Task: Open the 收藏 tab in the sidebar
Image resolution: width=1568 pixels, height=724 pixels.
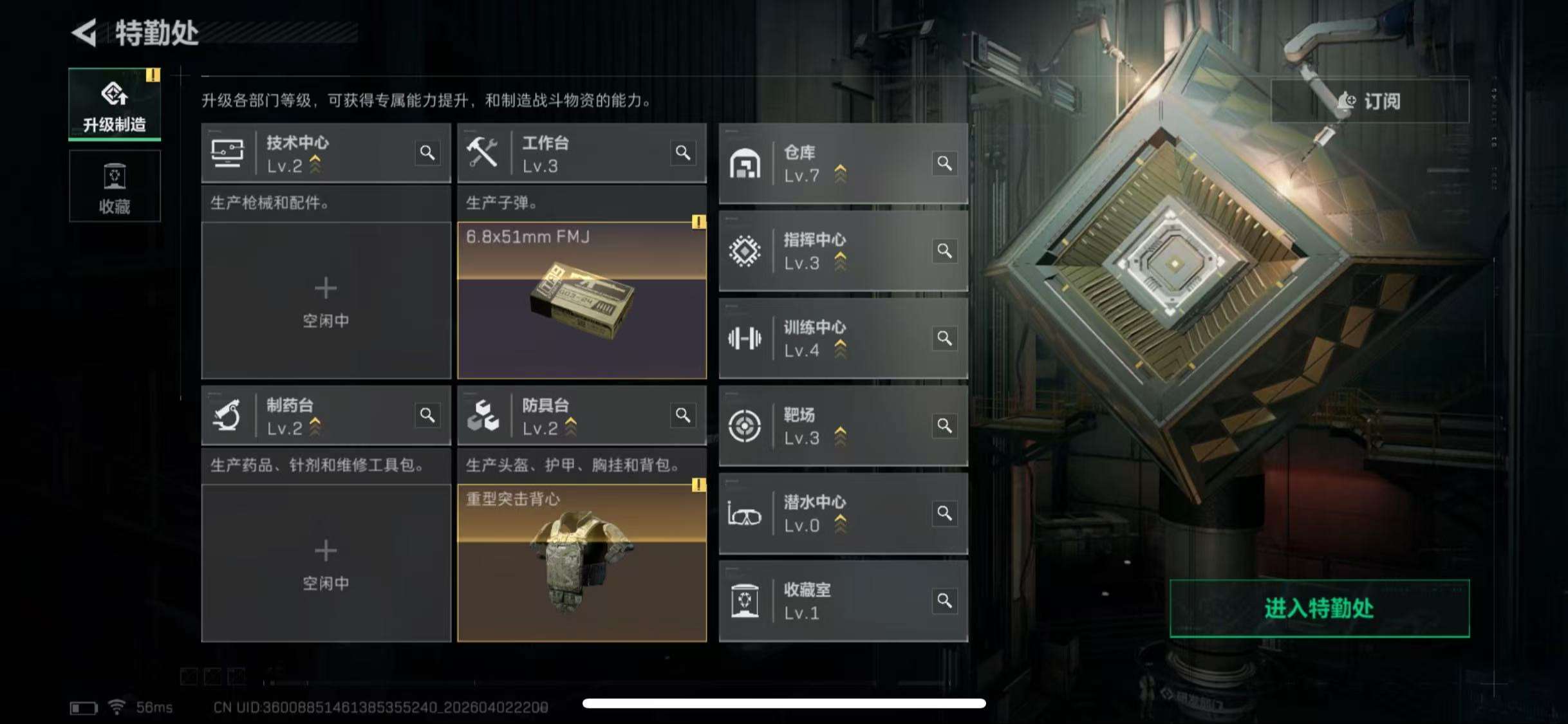Action: (x=115, y=187)
